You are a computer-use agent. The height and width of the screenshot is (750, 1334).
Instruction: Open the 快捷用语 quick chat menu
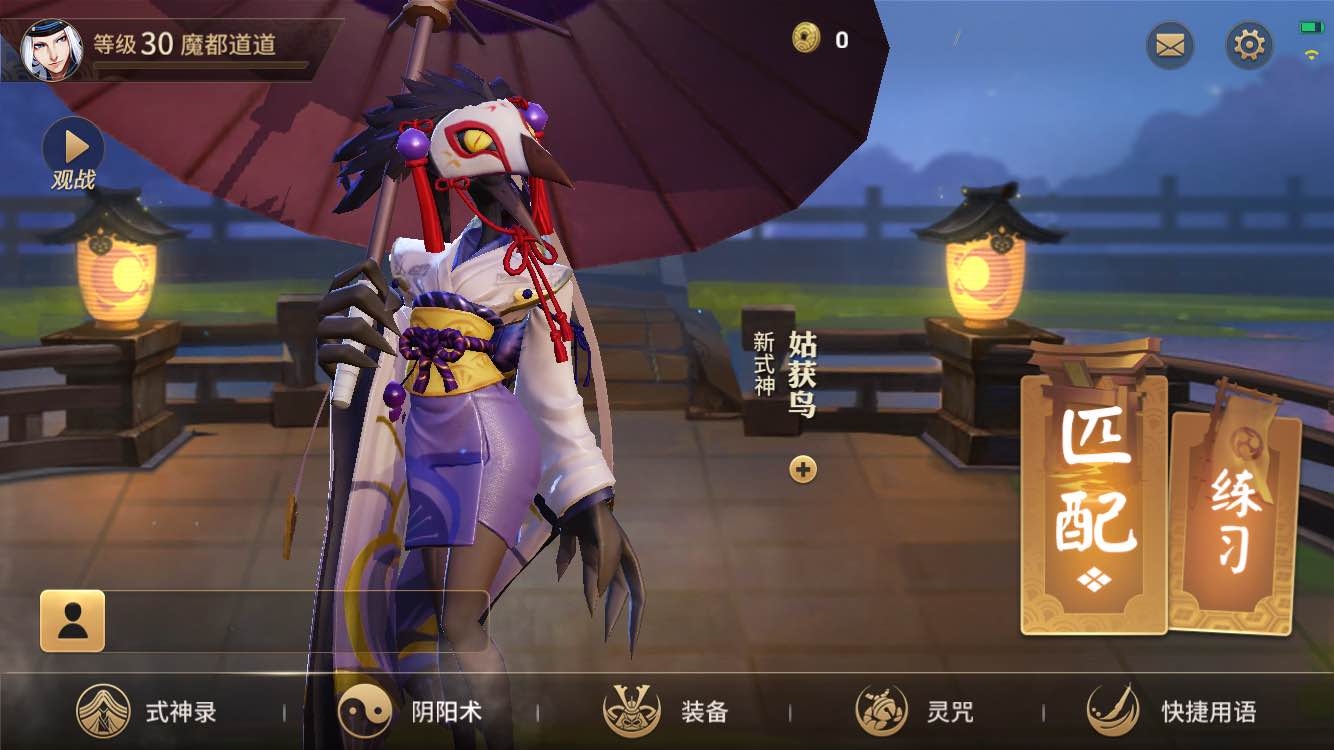pyautogui.click(x=1171, y=712)
